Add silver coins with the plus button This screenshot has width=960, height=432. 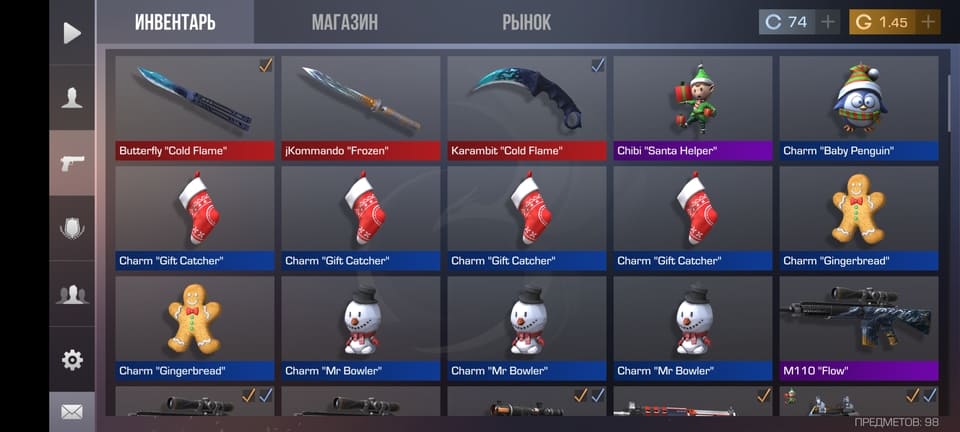[828, 22]
